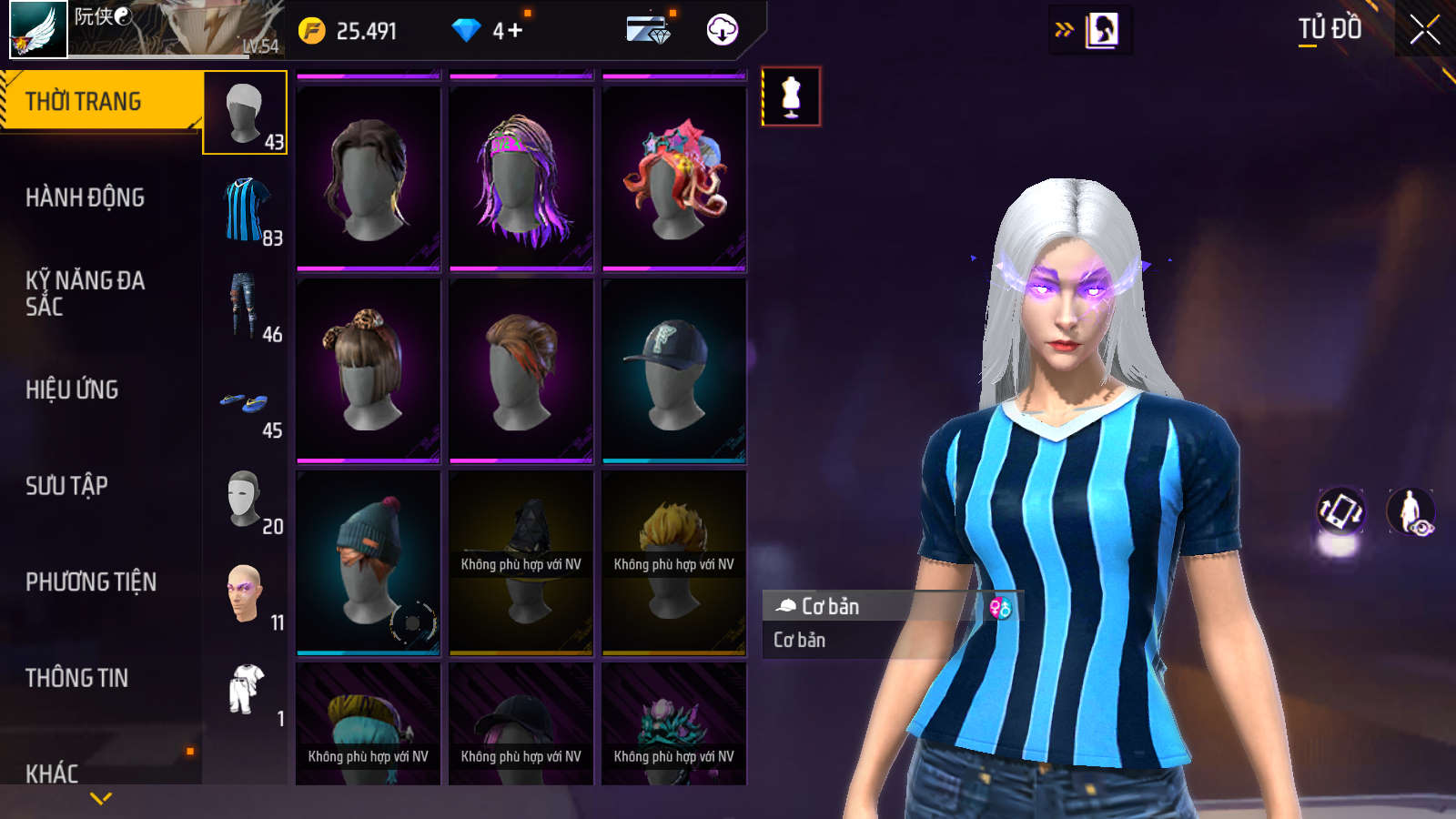Select the blue sandals shoes category

click(244, 402)
